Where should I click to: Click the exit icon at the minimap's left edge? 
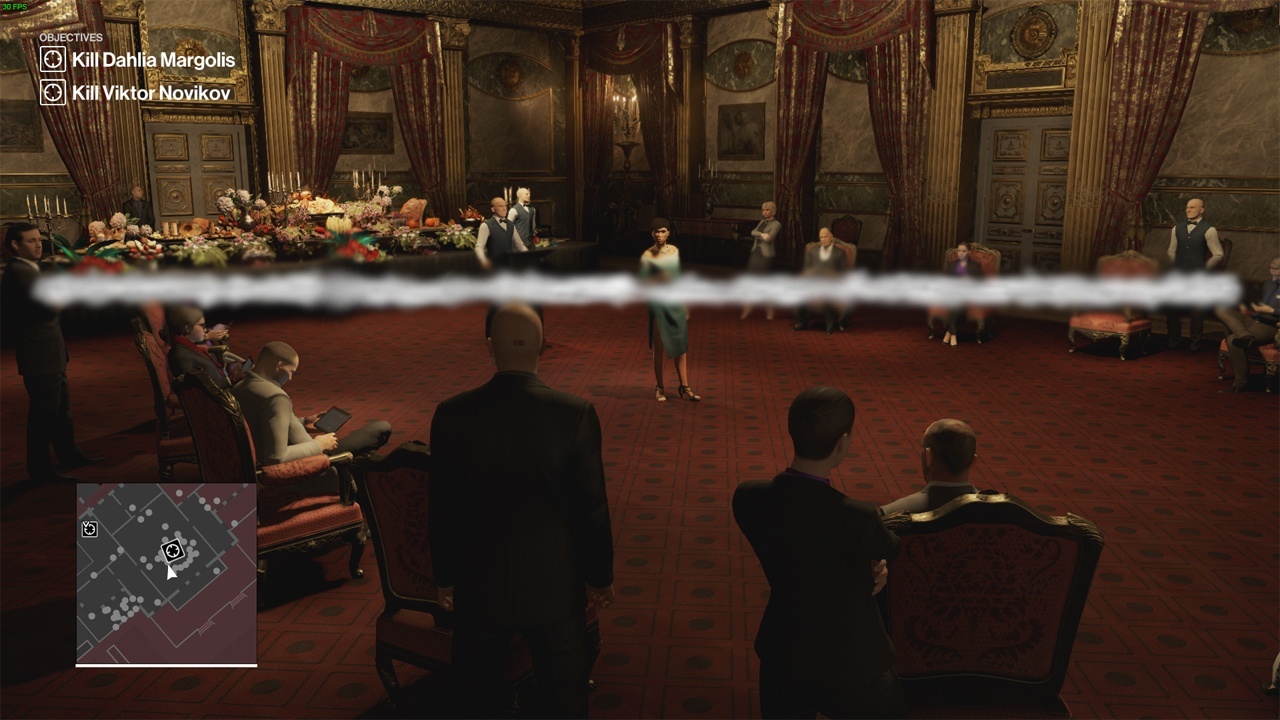pyautogui.click(x=89, y=528)
